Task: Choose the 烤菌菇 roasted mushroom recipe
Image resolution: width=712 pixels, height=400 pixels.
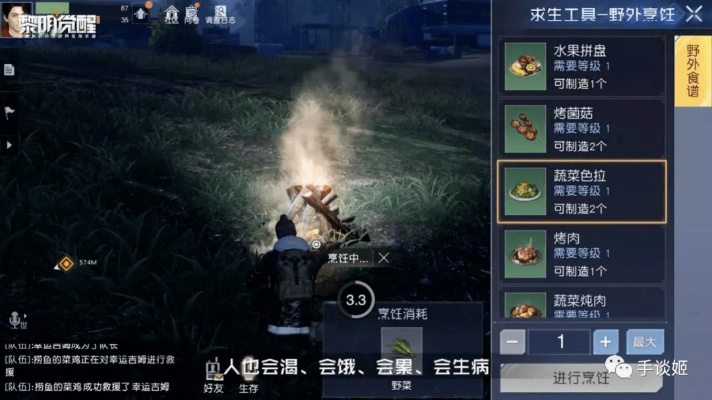Action: (582, 127)
